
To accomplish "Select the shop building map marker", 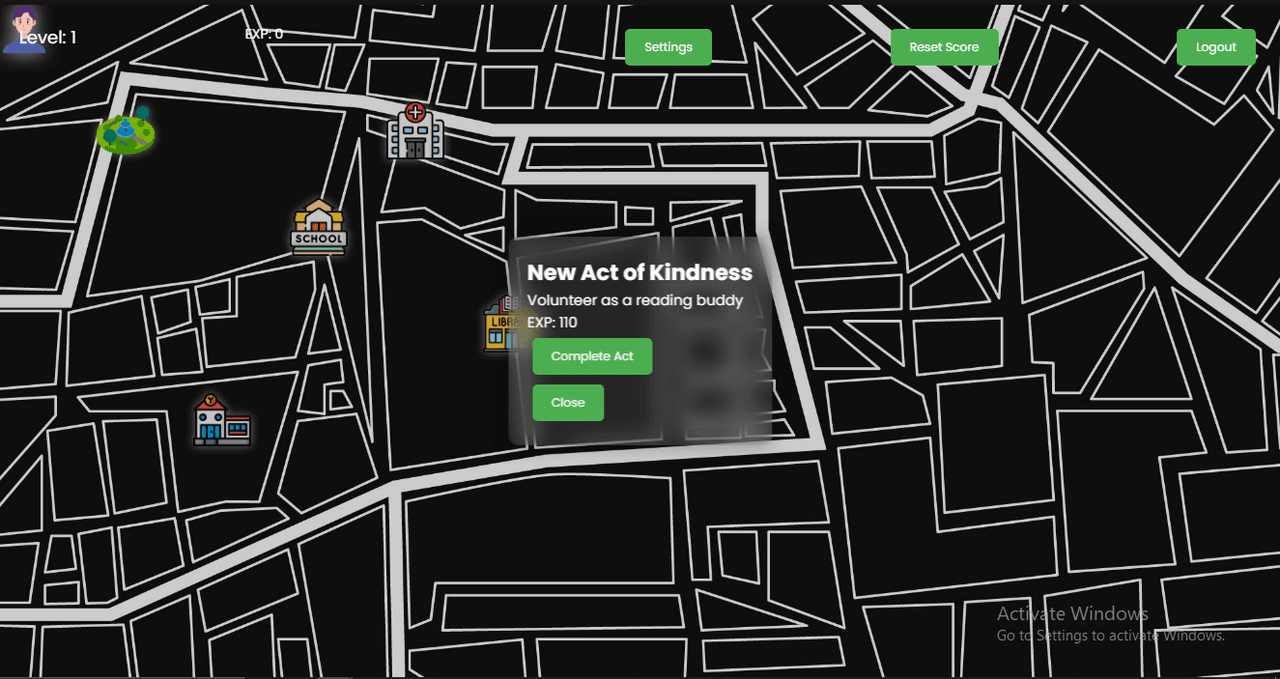I will pyautogui.click(x=222, y=420).
